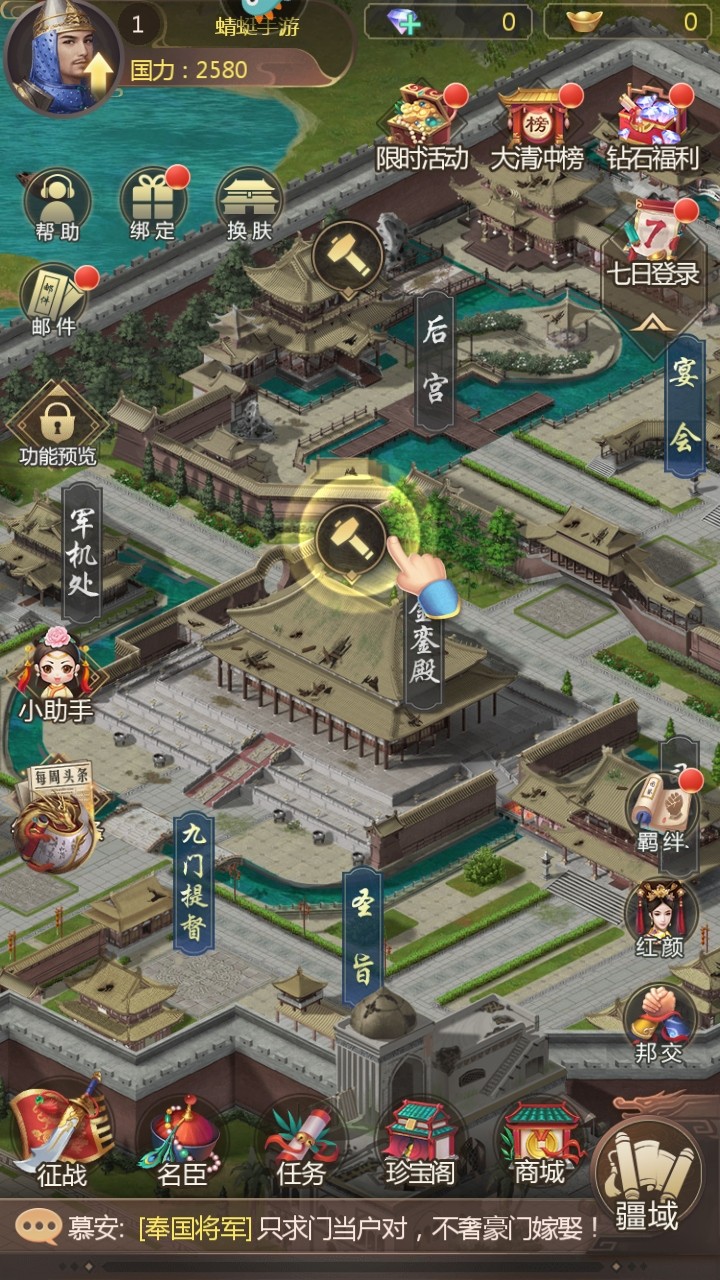Read the 每周头条 weekly headlines
This screenshot has width=720, height=1280.
click(54, 815)
